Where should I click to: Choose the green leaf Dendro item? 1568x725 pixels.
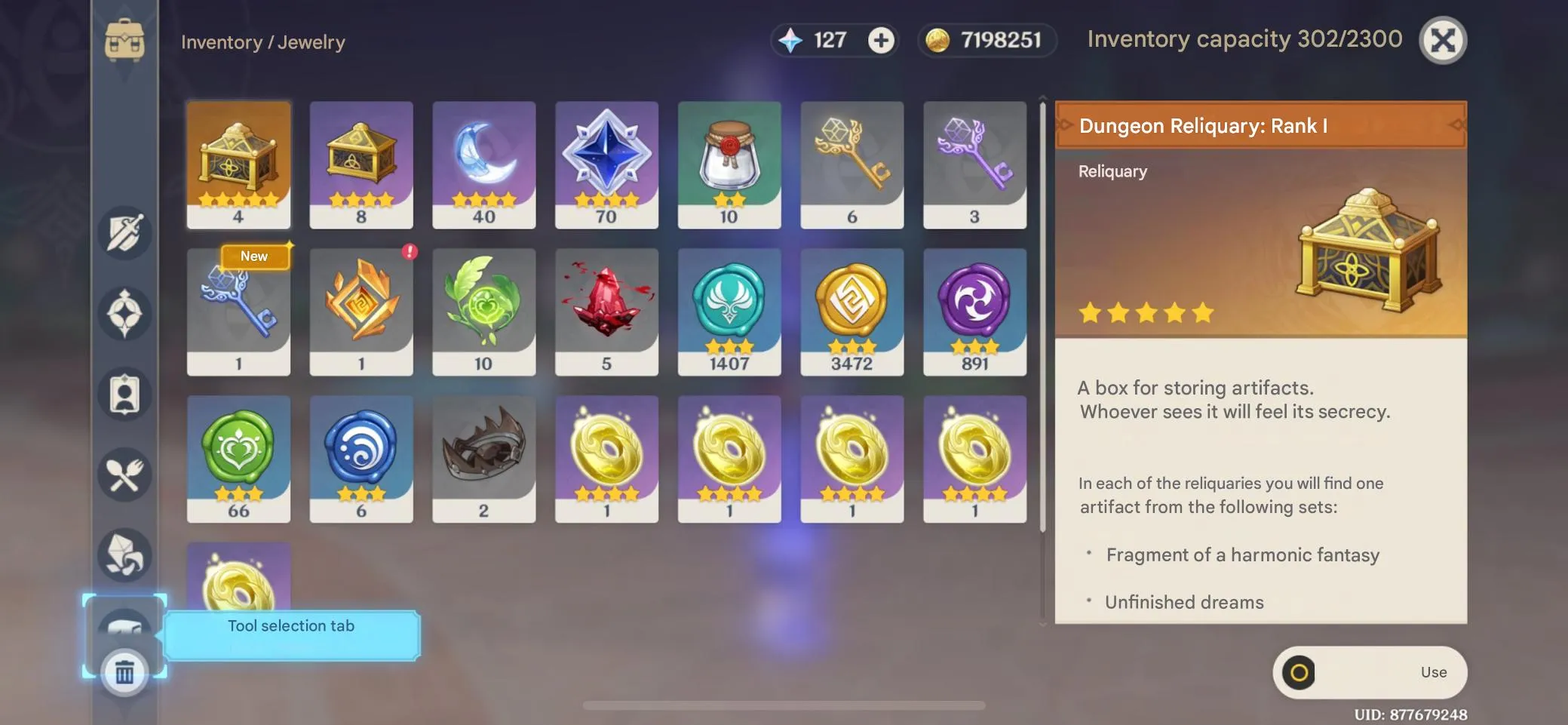point(483,312)
